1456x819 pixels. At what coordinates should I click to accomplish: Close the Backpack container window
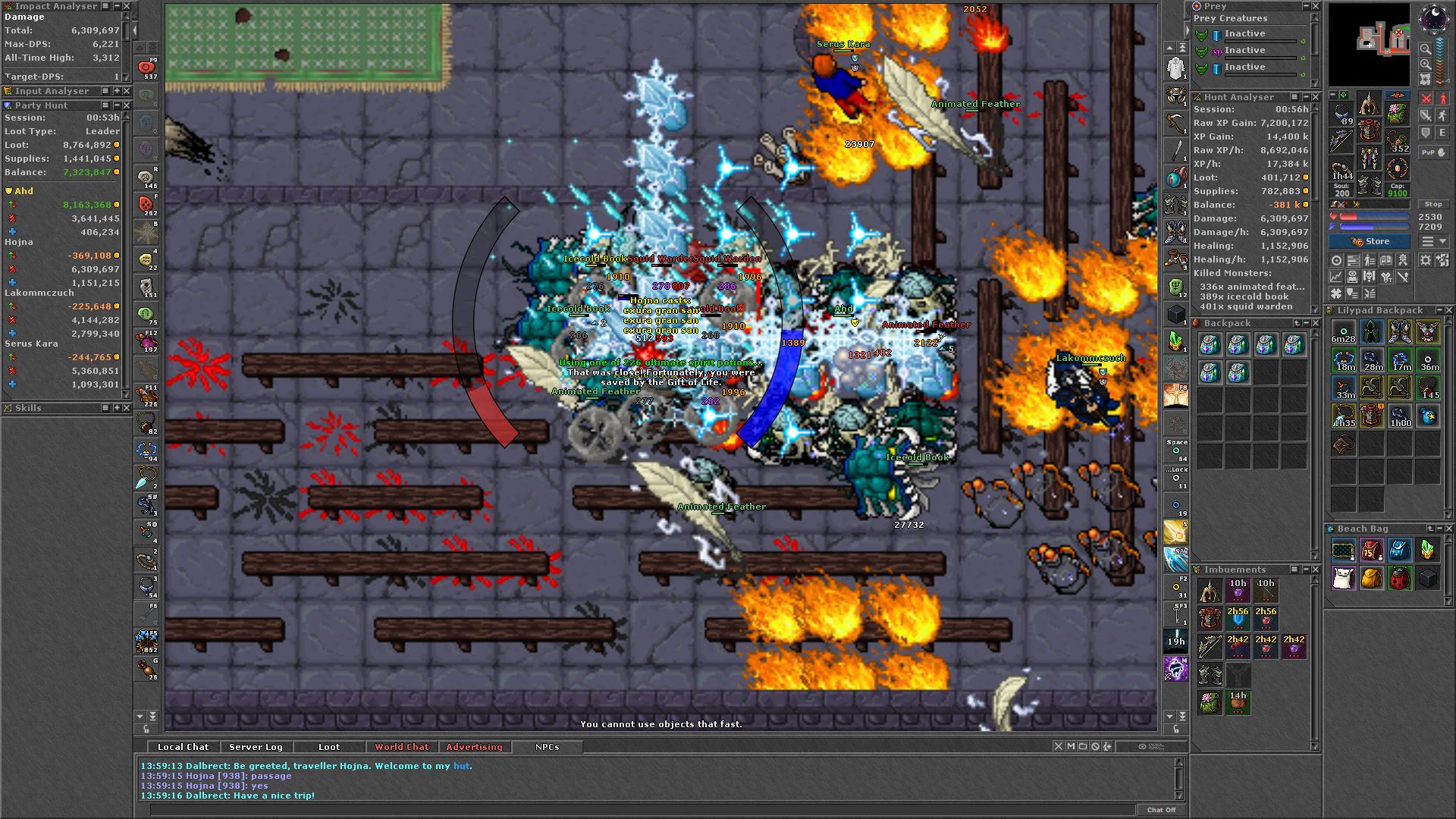(1316, 323)
